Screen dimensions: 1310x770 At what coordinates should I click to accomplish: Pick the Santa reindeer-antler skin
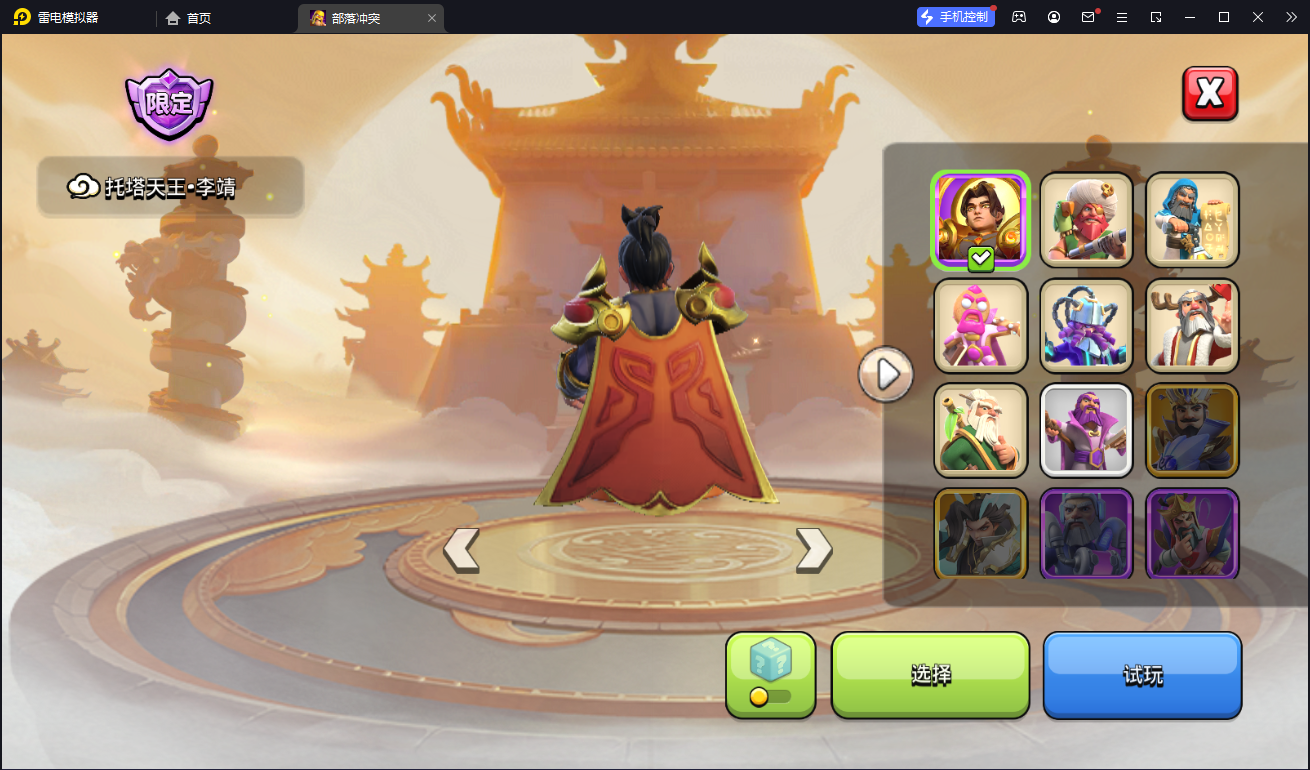point(1192,326)
